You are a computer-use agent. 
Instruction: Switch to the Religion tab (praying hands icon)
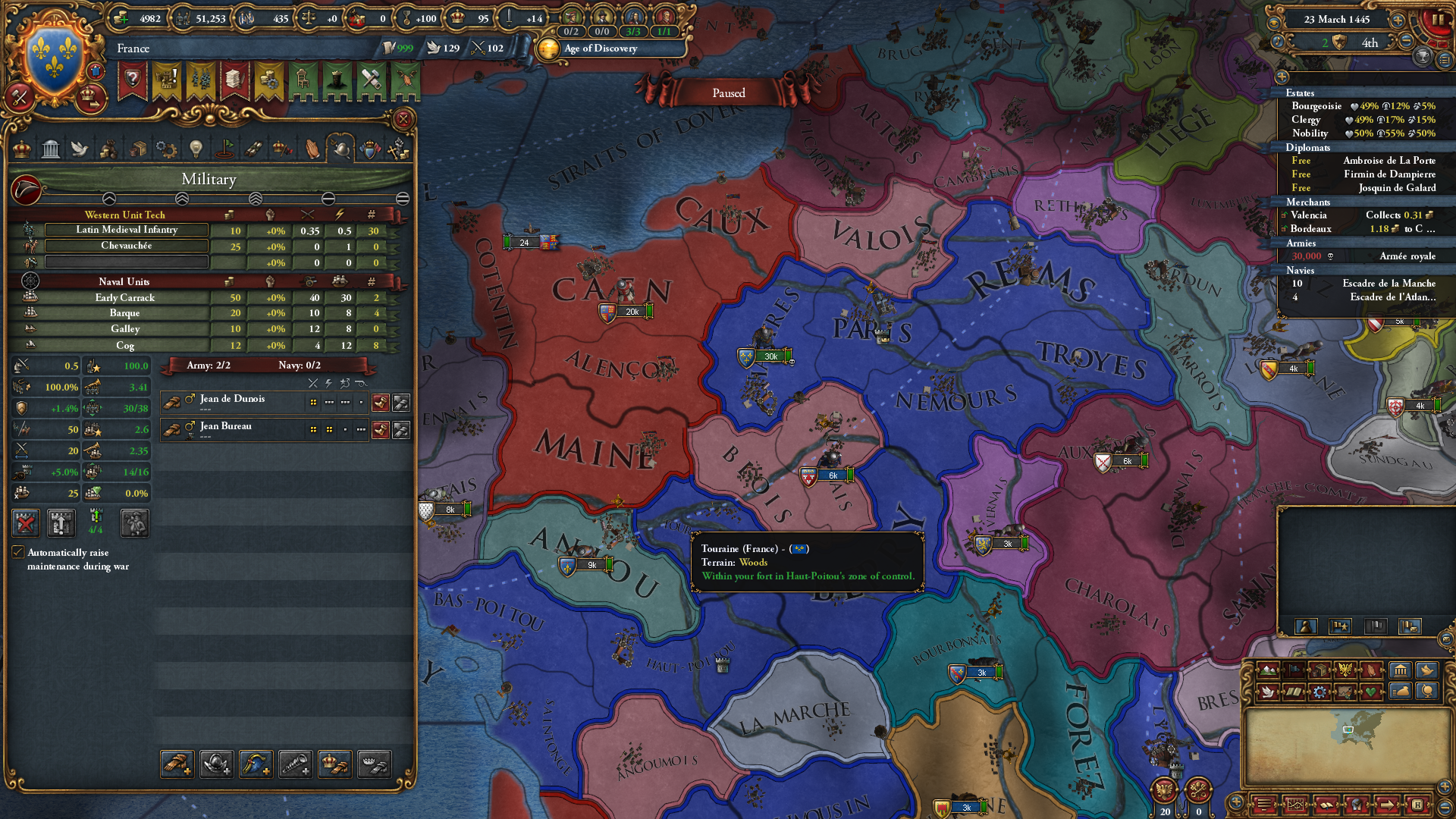[311, 149]
